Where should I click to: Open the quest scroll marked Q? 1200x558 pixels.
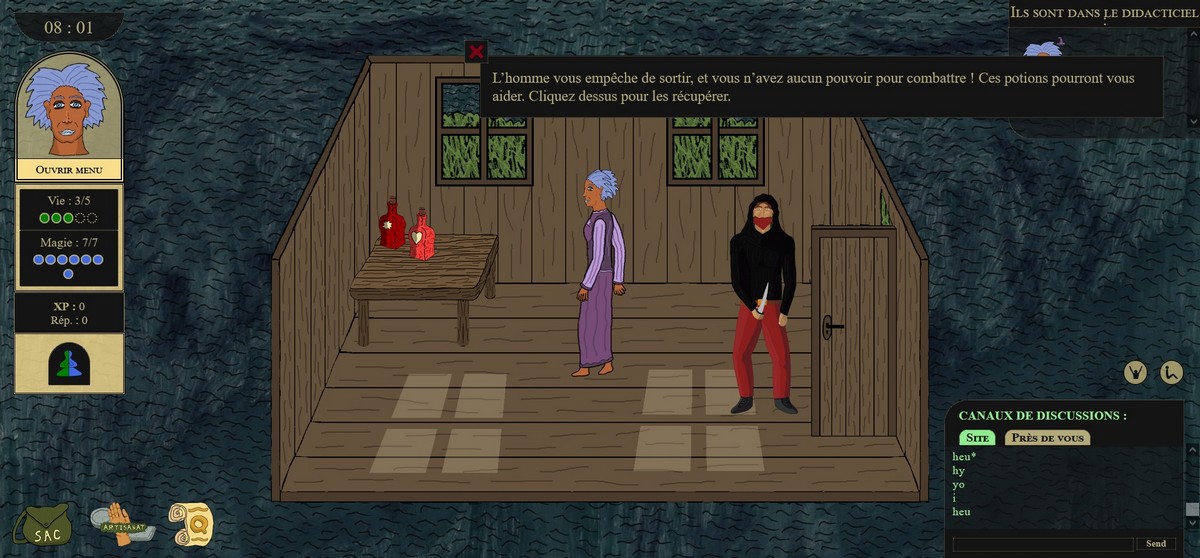point(190,523)
